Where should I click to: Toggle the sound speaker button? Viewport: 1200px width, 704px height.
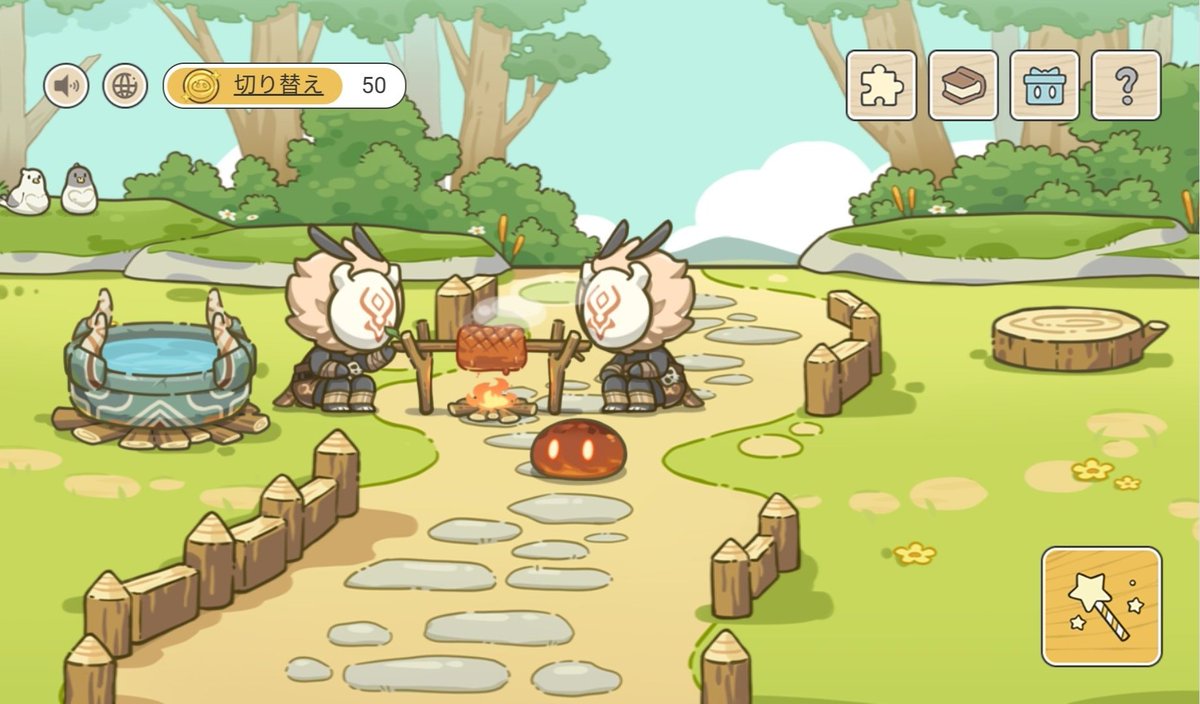tap(66, 86)
